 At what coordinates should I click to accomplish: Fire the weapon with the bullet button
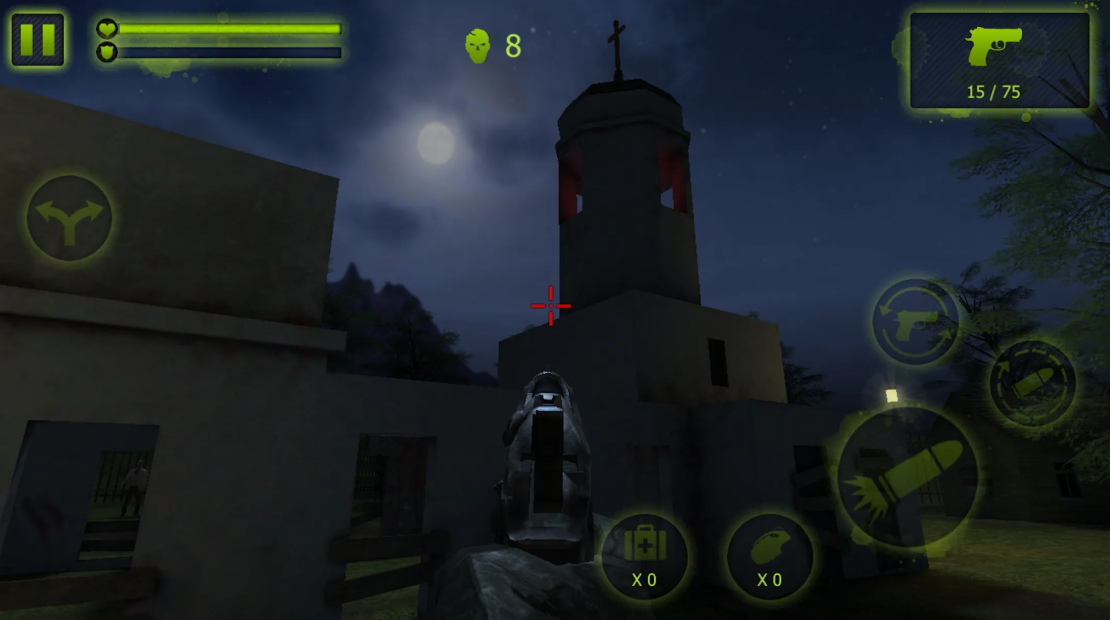[907, 476]
